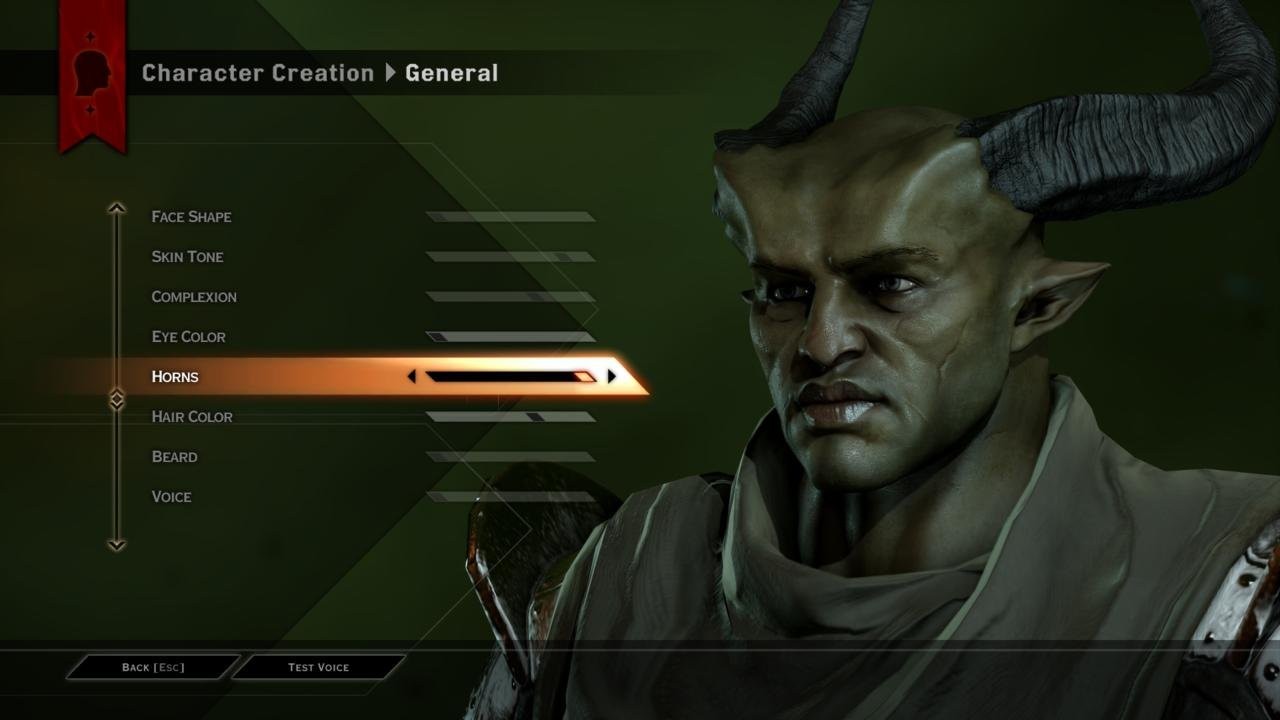Select the Beard customization row
This screenshot has height=720, width=1280.
click(x=175, y=456)
